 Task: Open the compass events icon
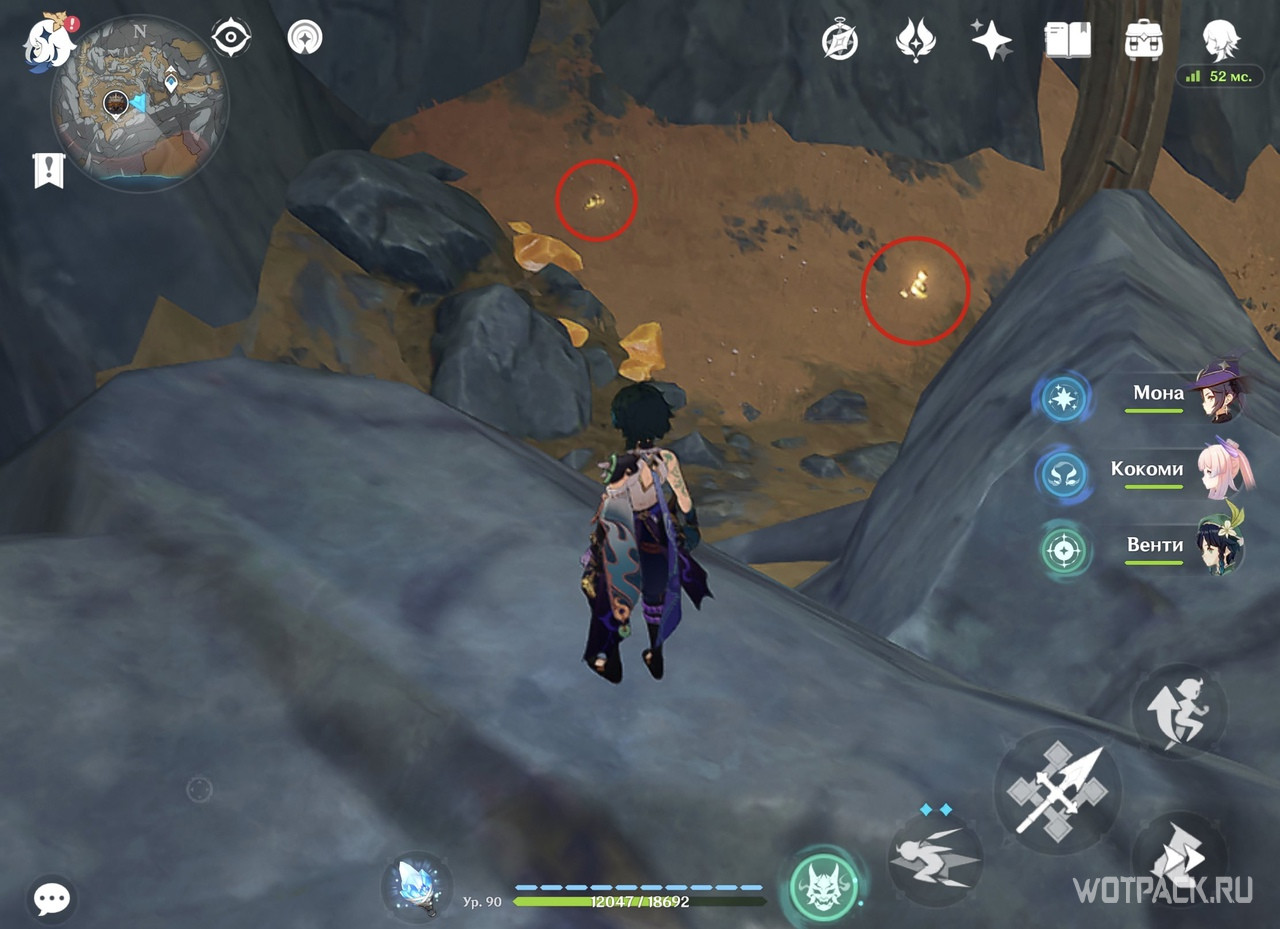pos(840,40)
